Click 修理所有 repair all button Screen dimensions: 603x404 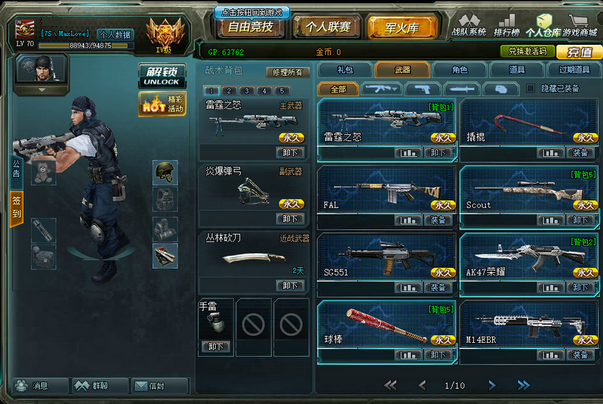click(287, 72)
